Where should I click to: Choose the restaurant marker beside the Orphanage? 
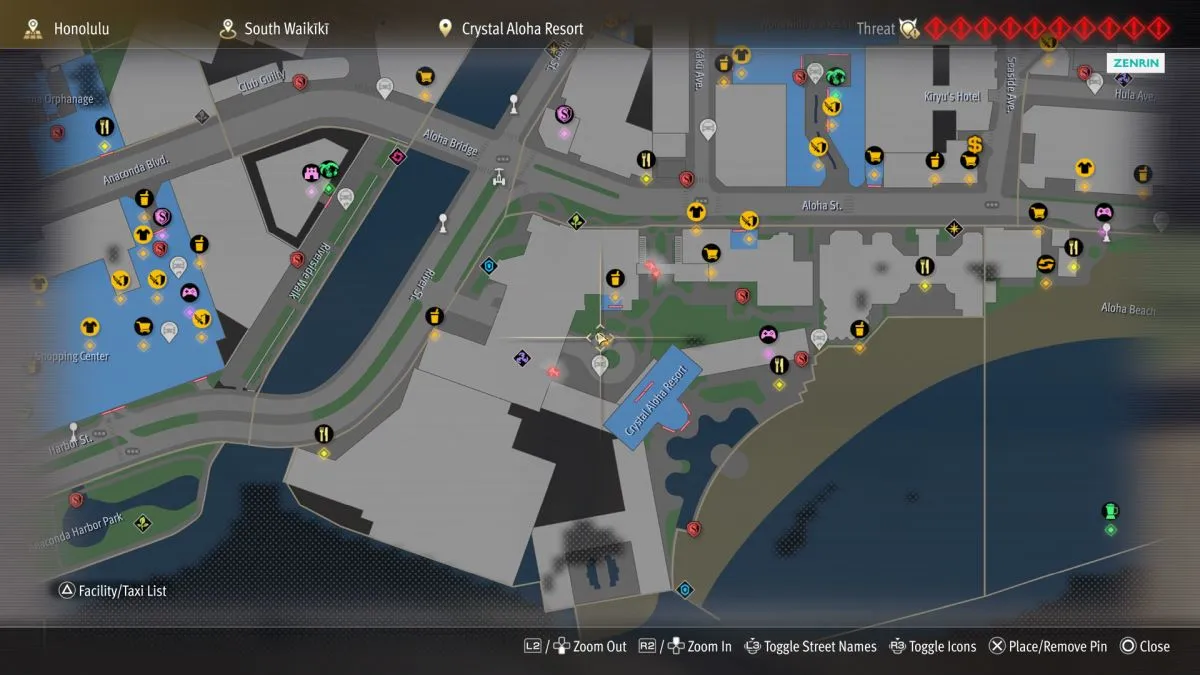tap(104, 128)
